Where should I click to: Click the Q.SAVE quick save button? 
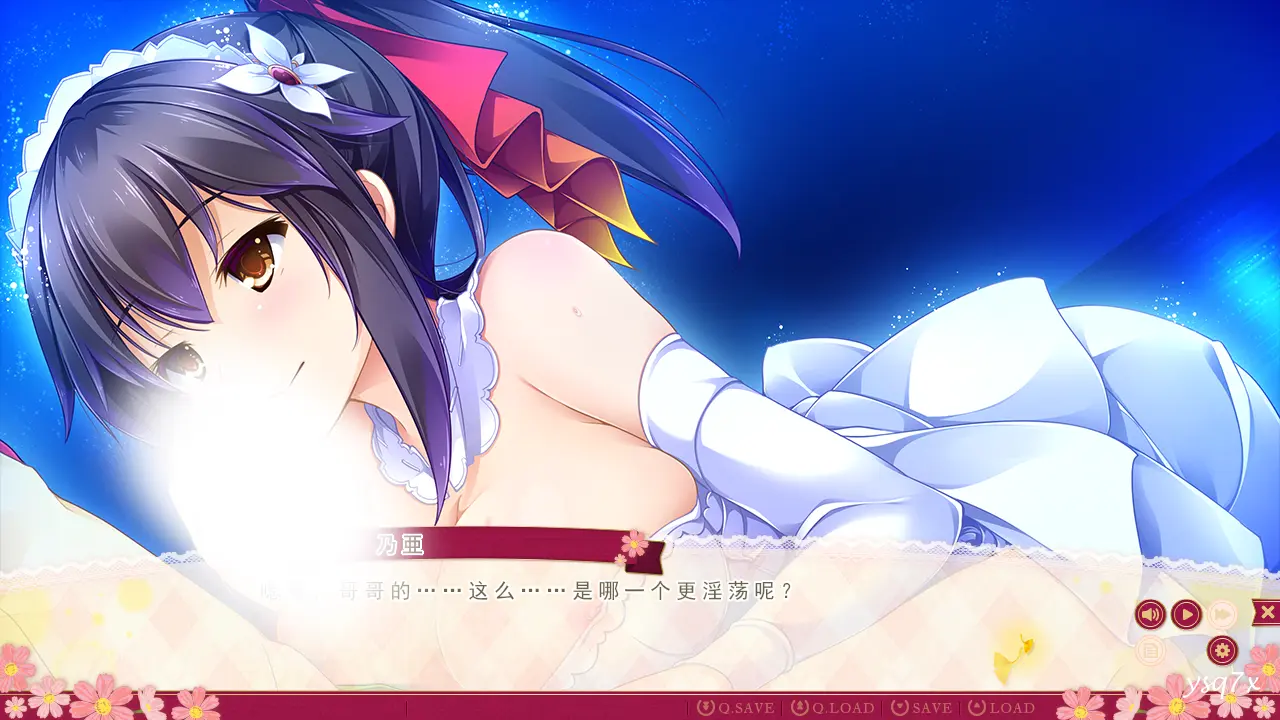736,708
